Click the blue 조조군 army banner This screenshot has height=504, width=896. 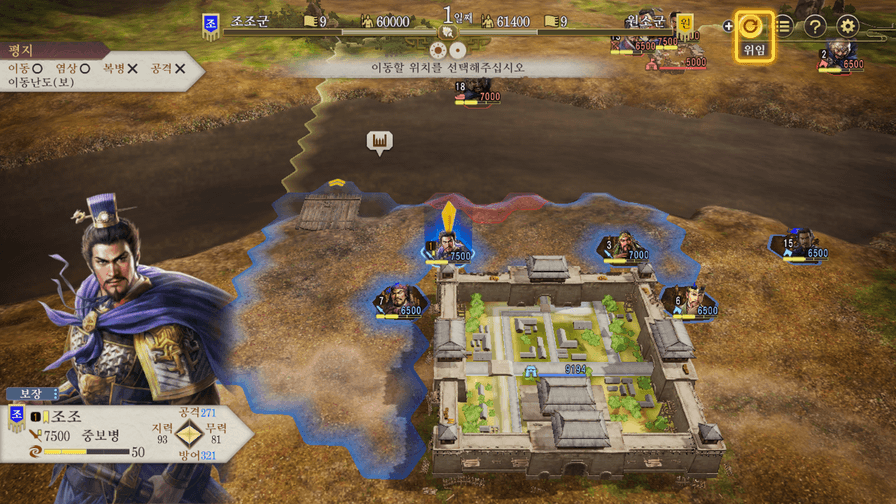(x=211, y=23)
